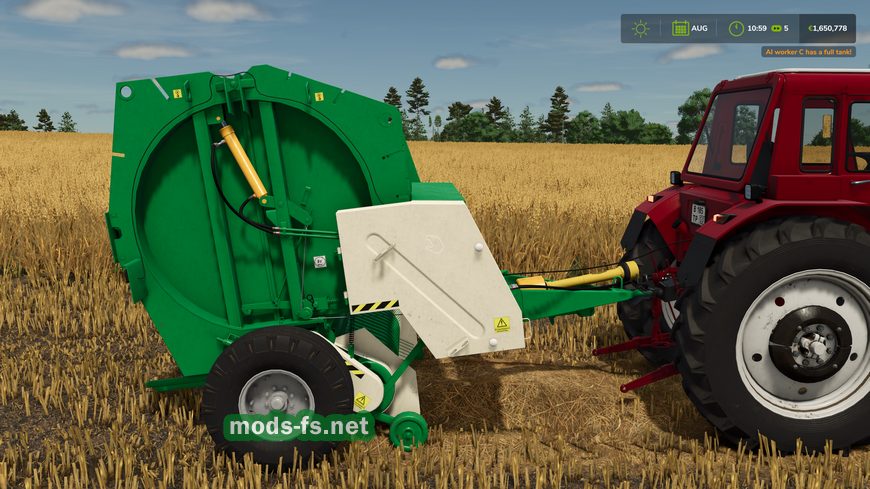
Task: Select the green clock icon
Action: point(736,28)
